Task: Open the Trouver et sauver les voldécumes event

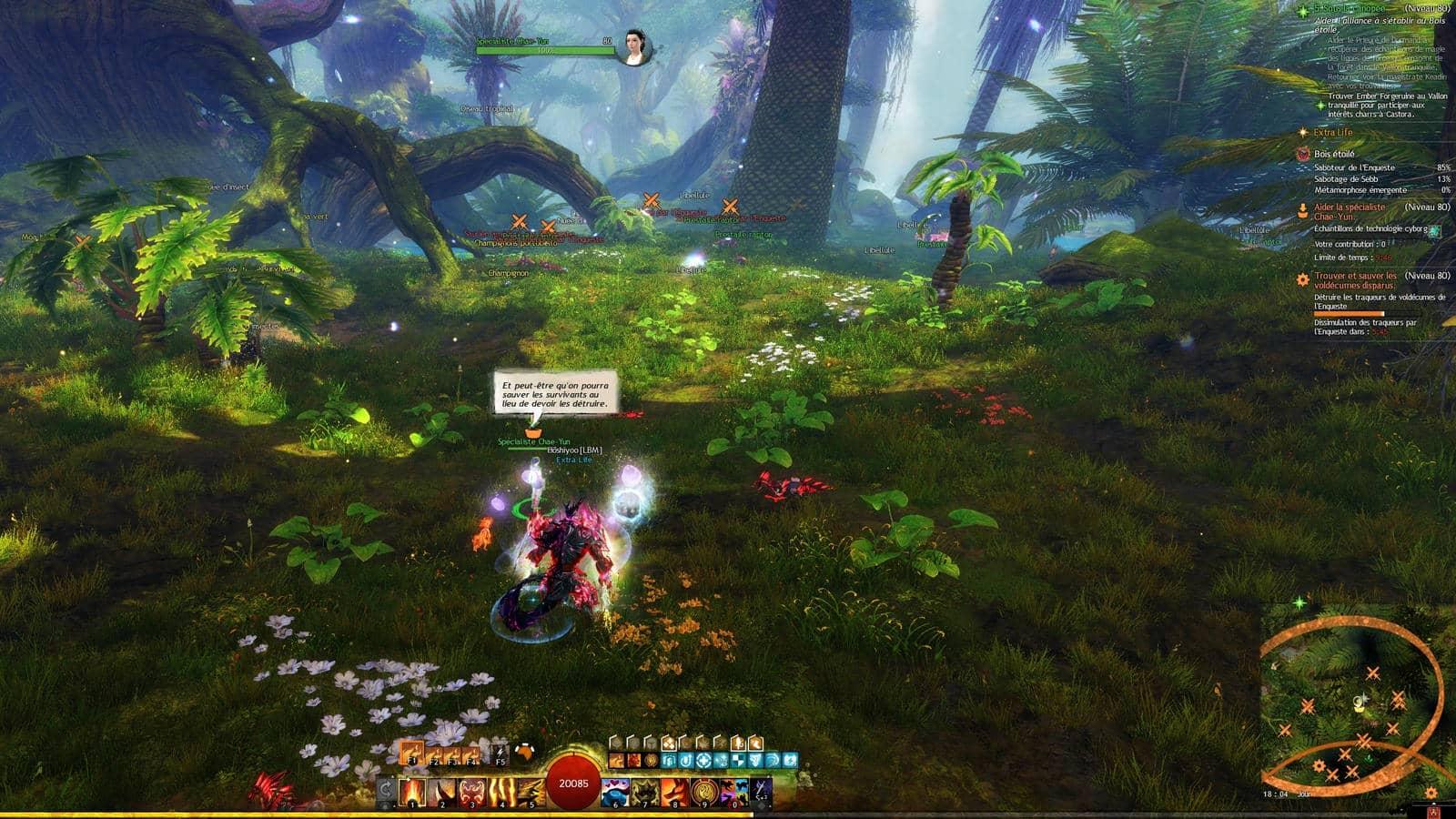Action: tap(1355, 280)
